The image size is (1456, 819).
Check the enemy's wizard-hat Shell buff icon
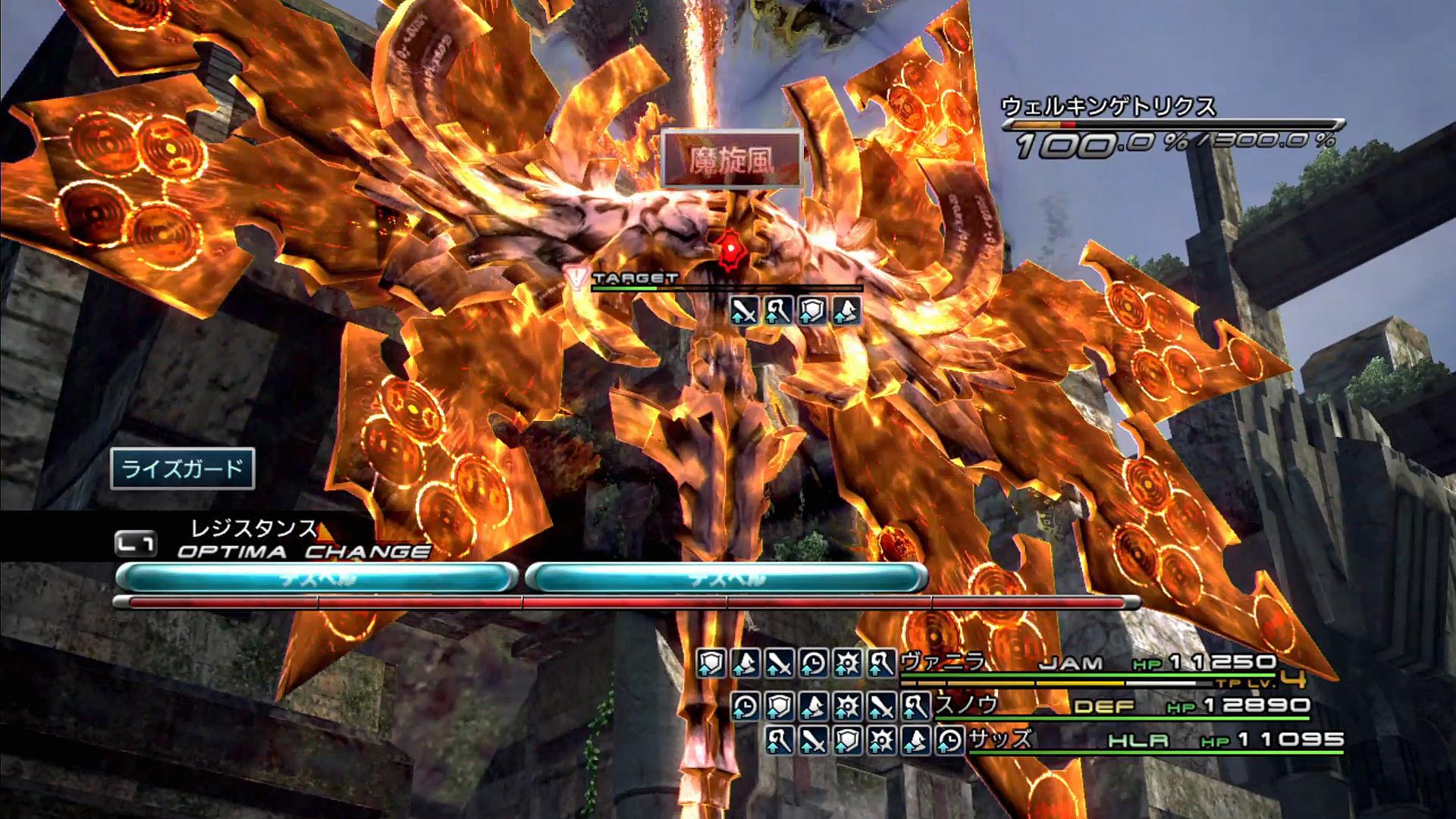(x=846, y=311)
